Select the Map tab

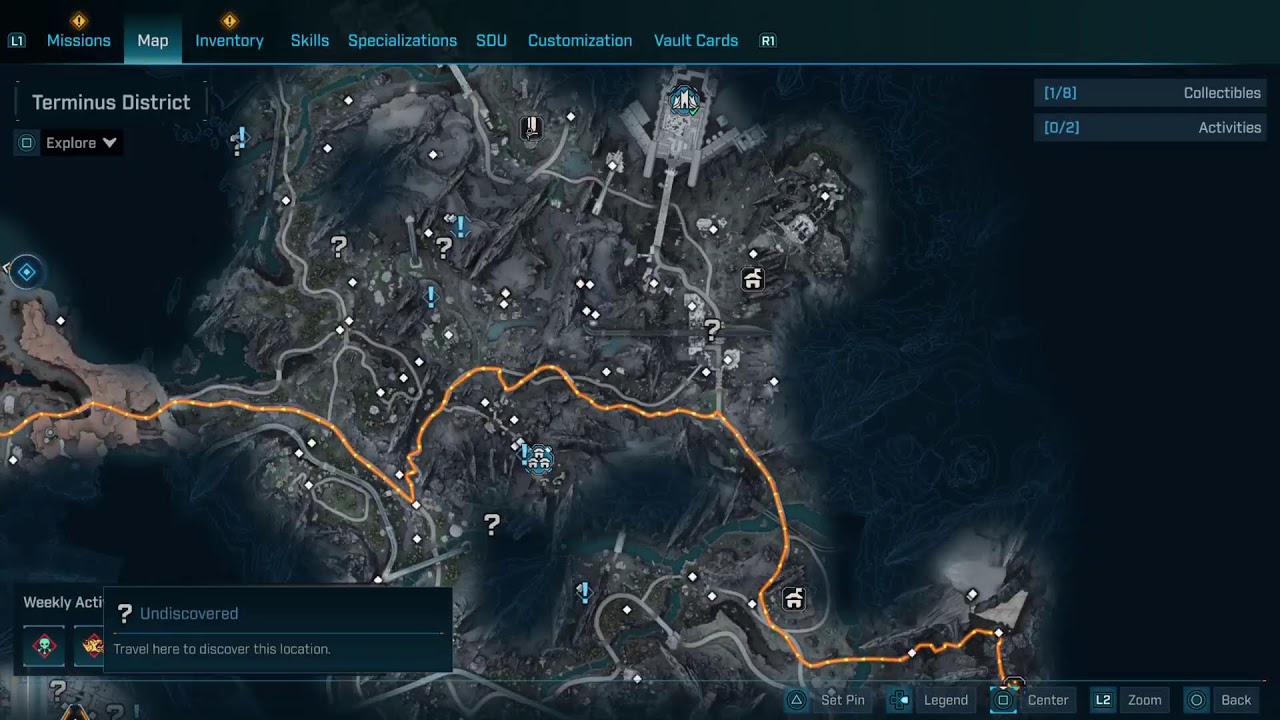(153, 40)
